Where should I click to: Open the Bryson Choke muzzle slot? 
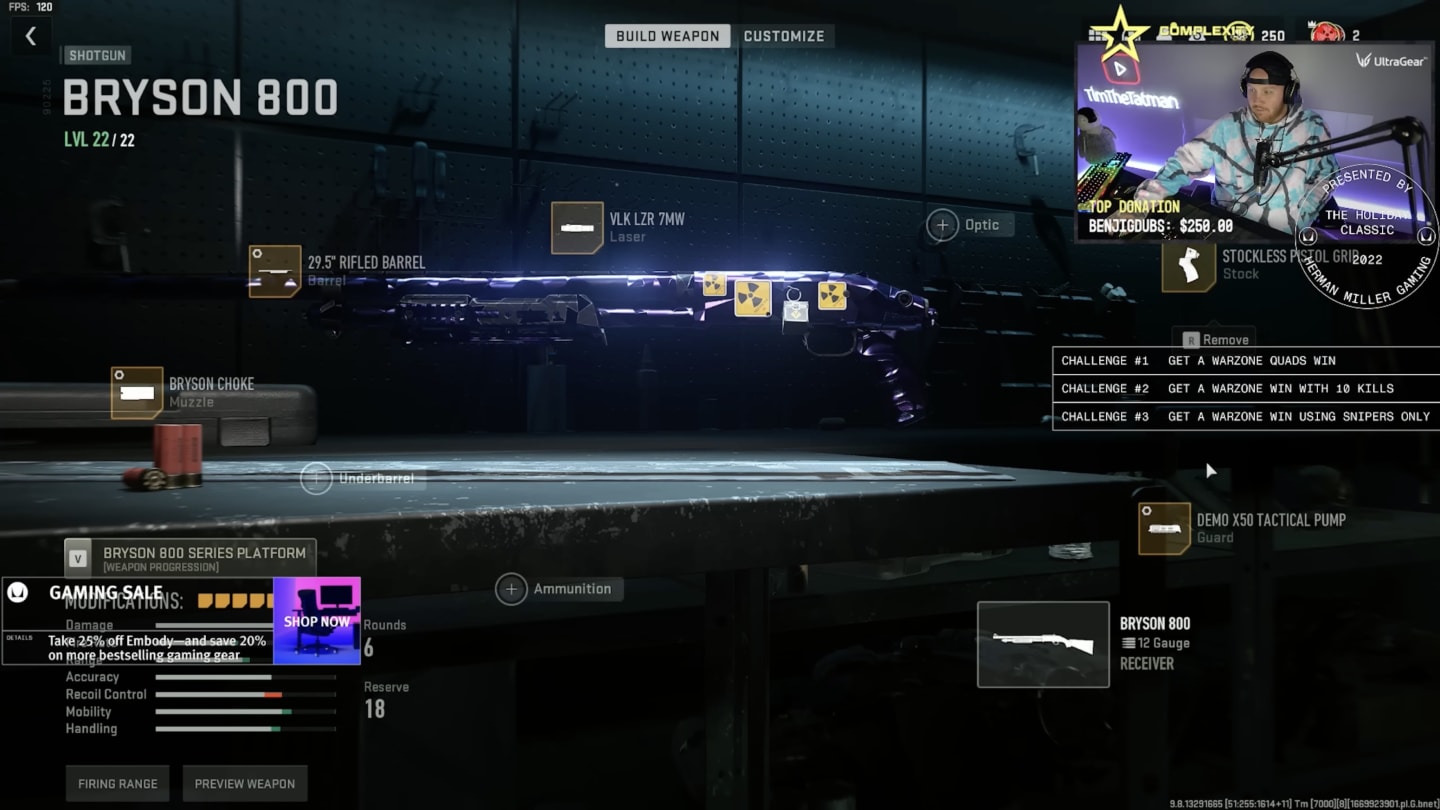(x=137, y=392)
